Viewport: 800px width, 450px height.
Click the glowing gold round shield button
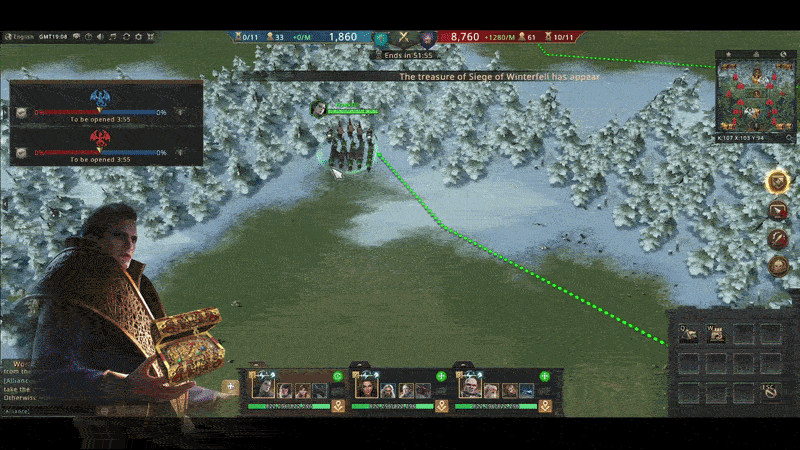click(x=777, y=182)
